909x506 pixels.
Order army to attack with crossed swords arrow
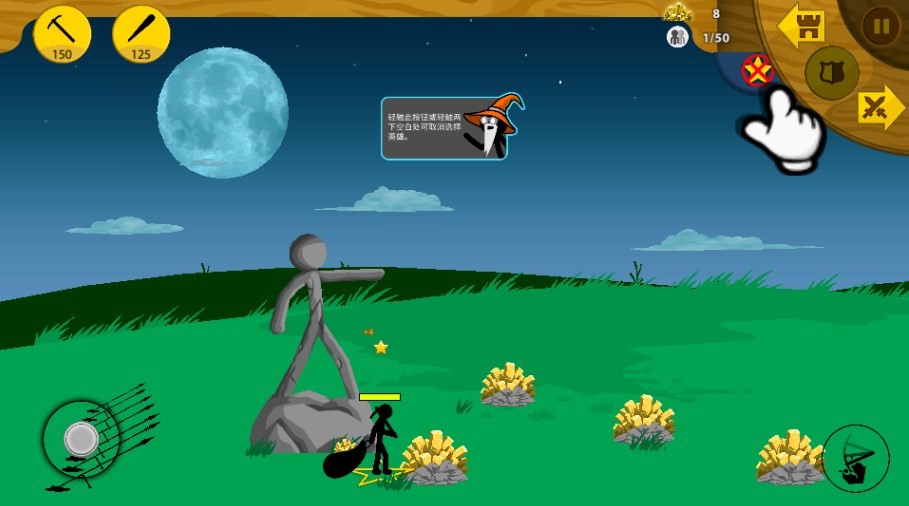881,108
